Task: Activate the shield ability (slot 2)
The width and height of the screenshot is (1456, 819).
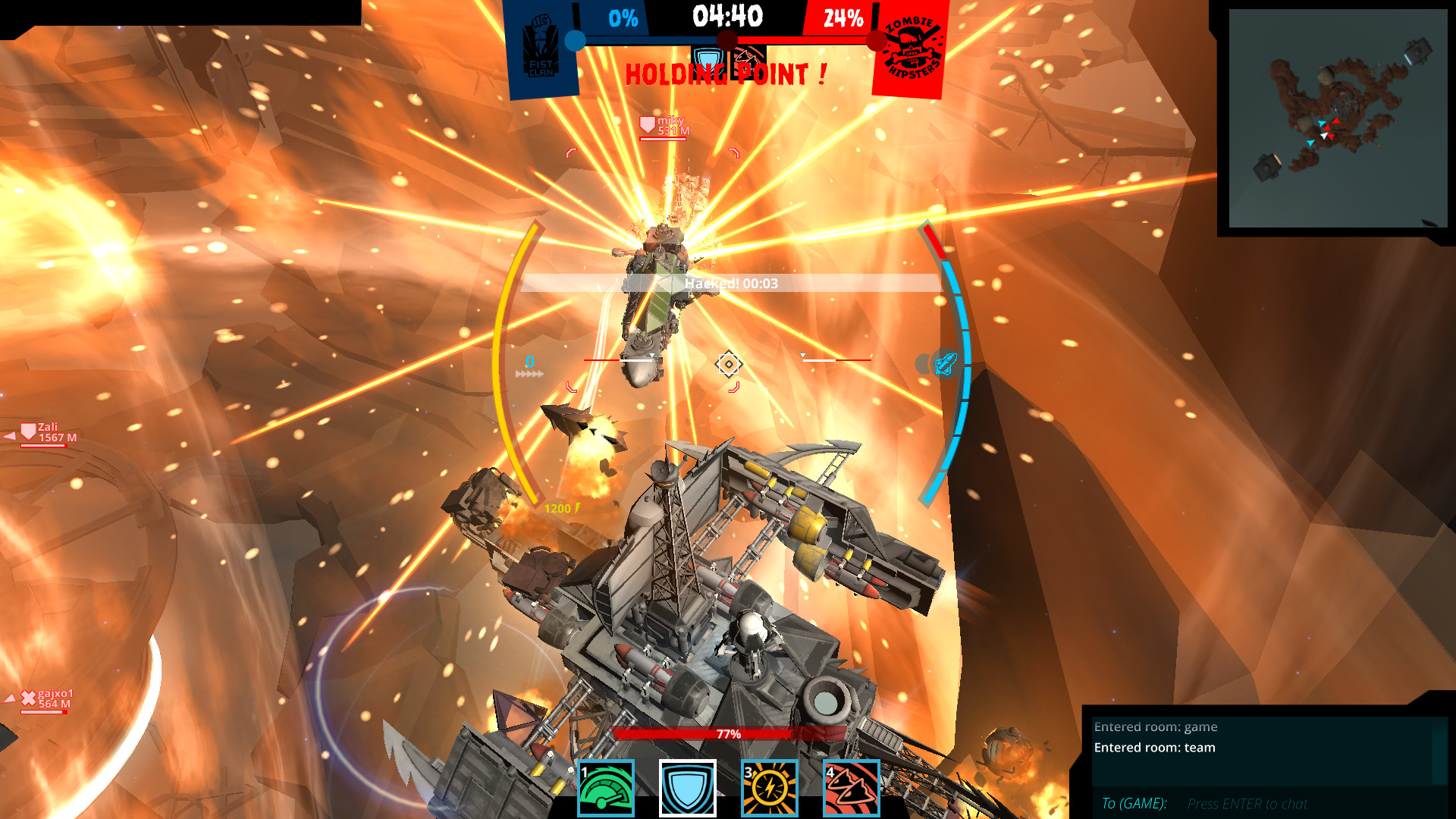Action: pos(687,788)
